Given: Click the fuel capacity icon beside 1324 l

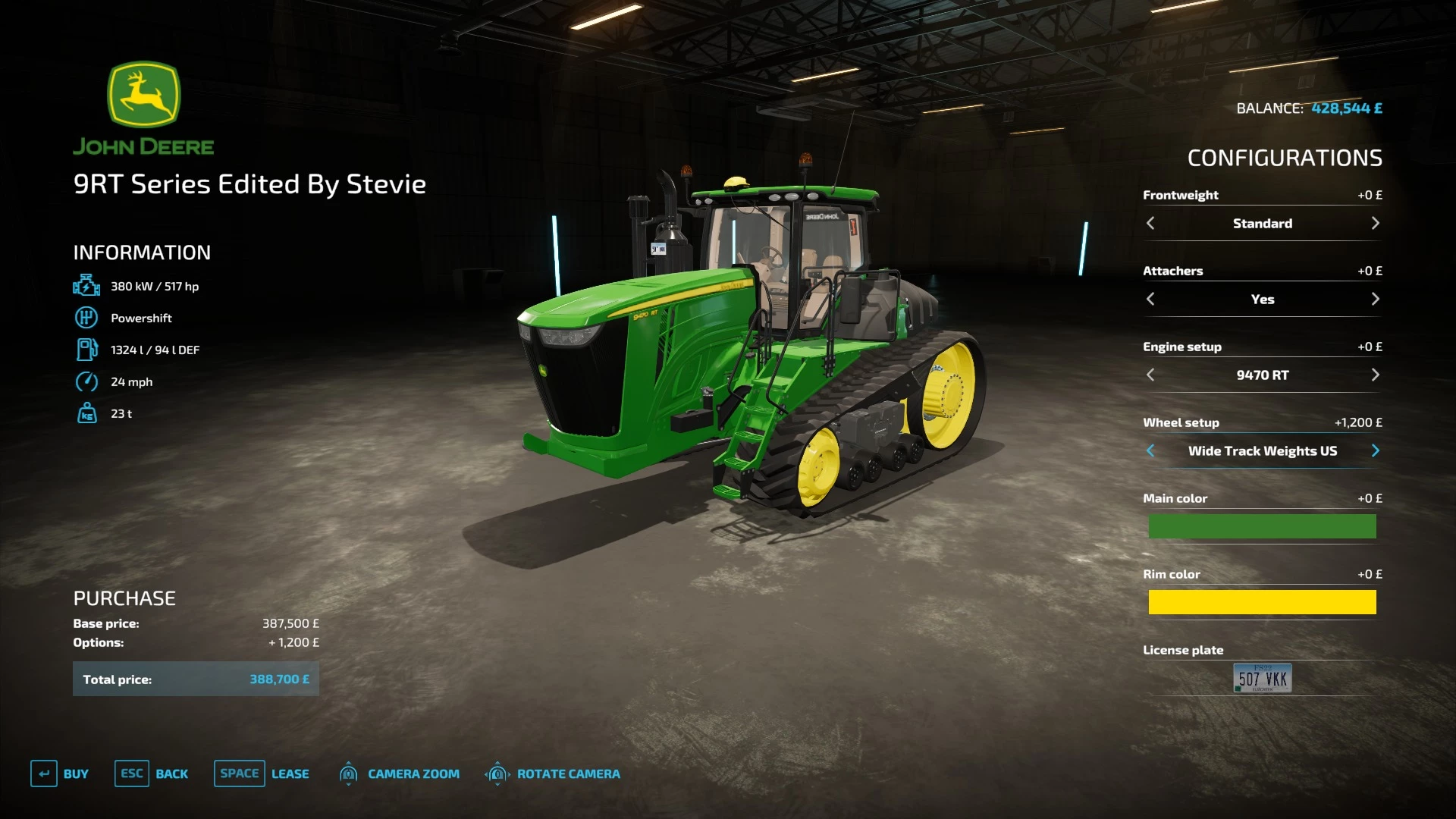Looking at the screenshot, I should point(86,350).
